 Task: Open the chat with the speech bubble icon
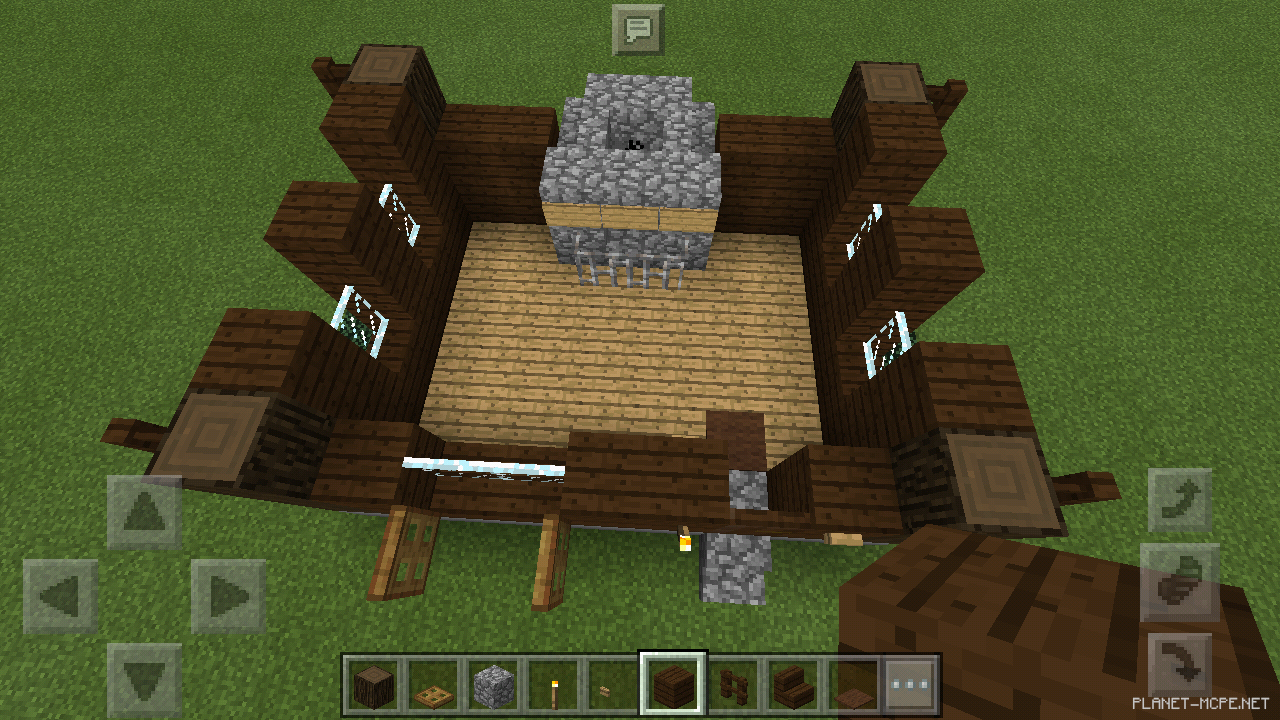pos(639,28)
